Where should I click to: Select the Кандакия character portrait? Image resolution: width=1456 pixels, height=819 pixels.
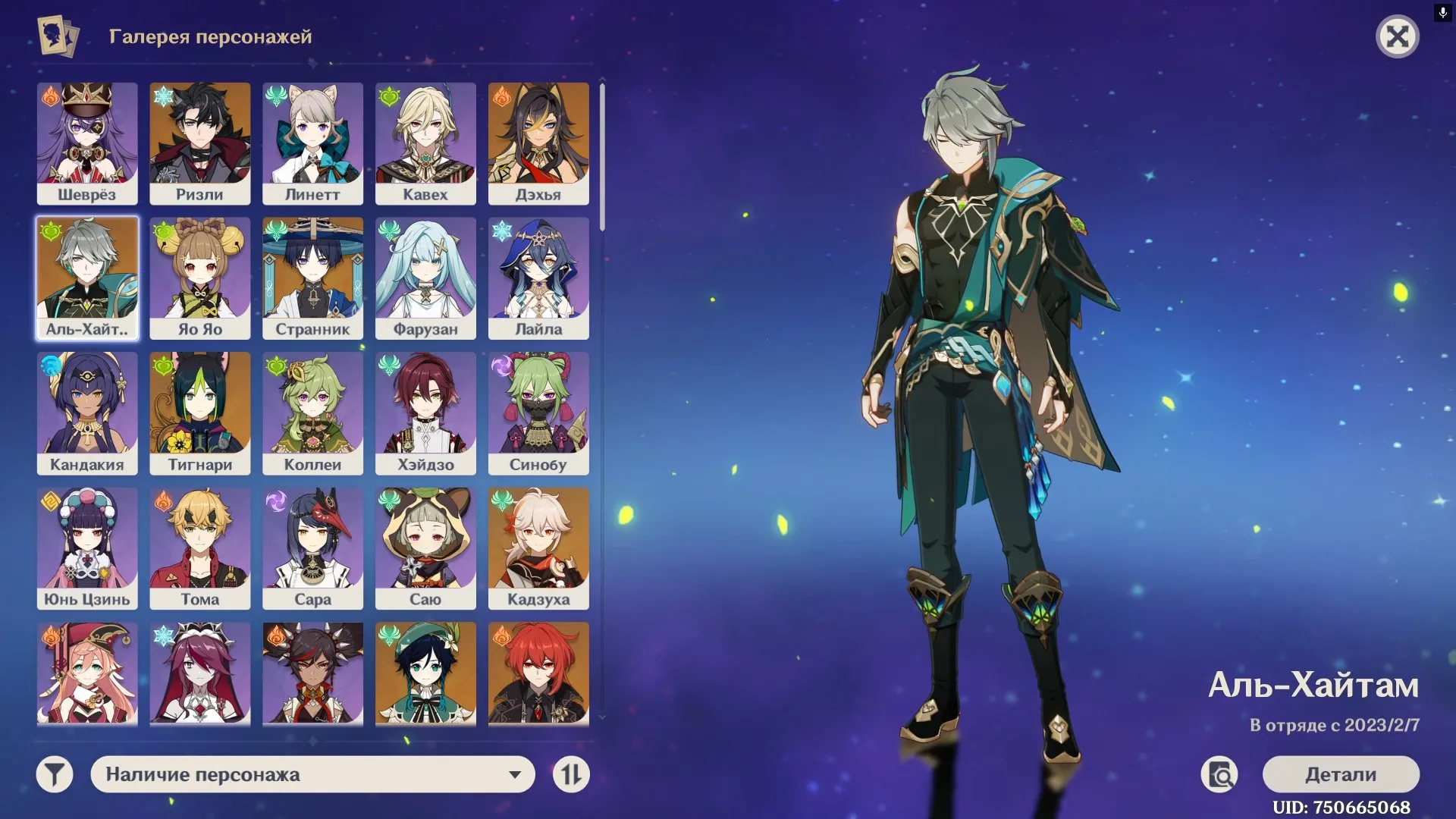[87, 412]
